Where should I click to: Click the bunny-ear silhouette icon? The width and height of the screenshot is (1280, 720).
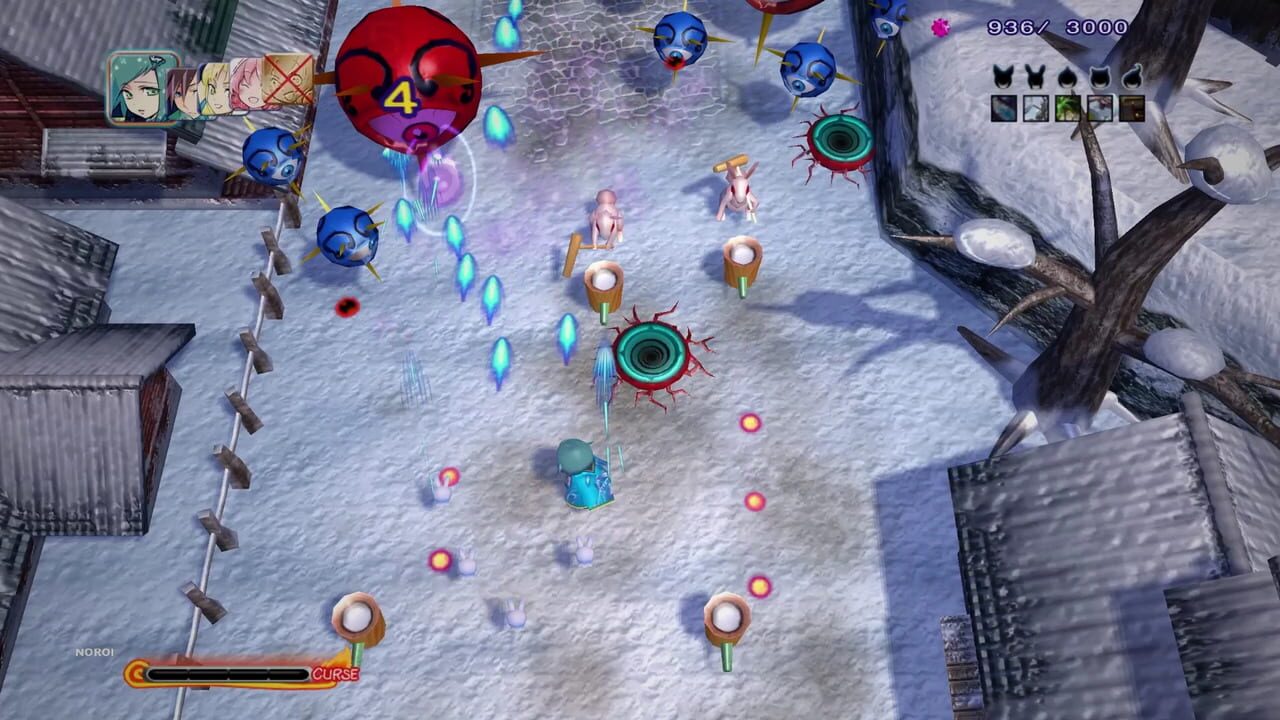pyautogui.click(x=1034, y=74)
